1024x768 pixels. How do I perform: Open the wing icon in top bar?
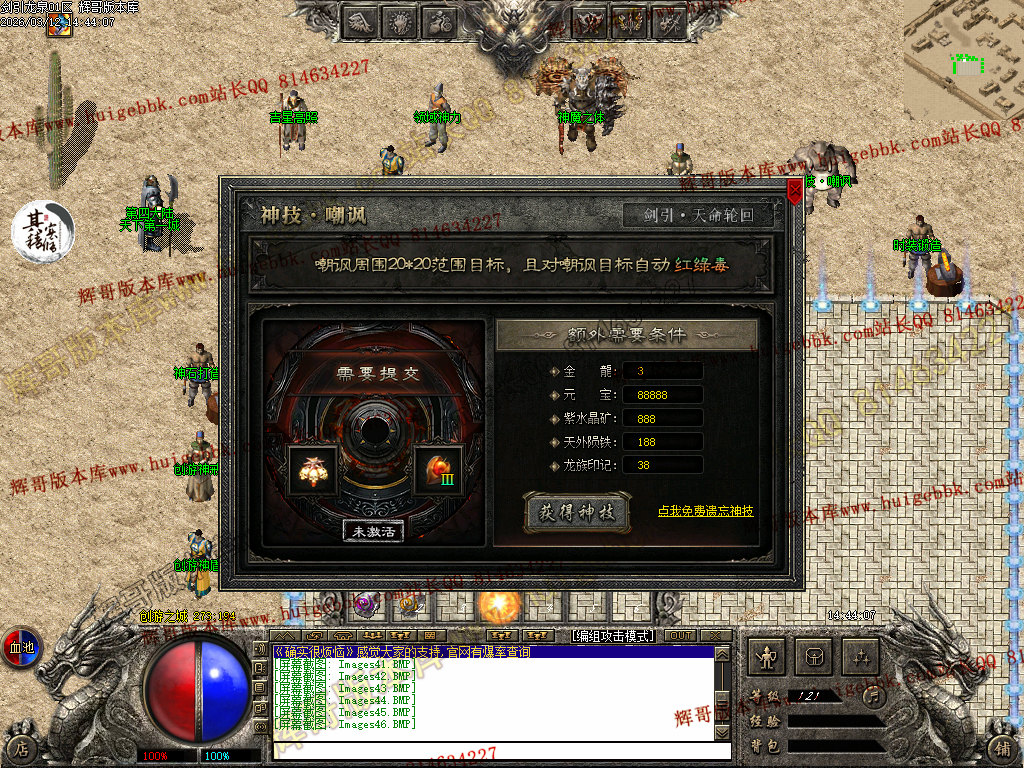[362, 21]
